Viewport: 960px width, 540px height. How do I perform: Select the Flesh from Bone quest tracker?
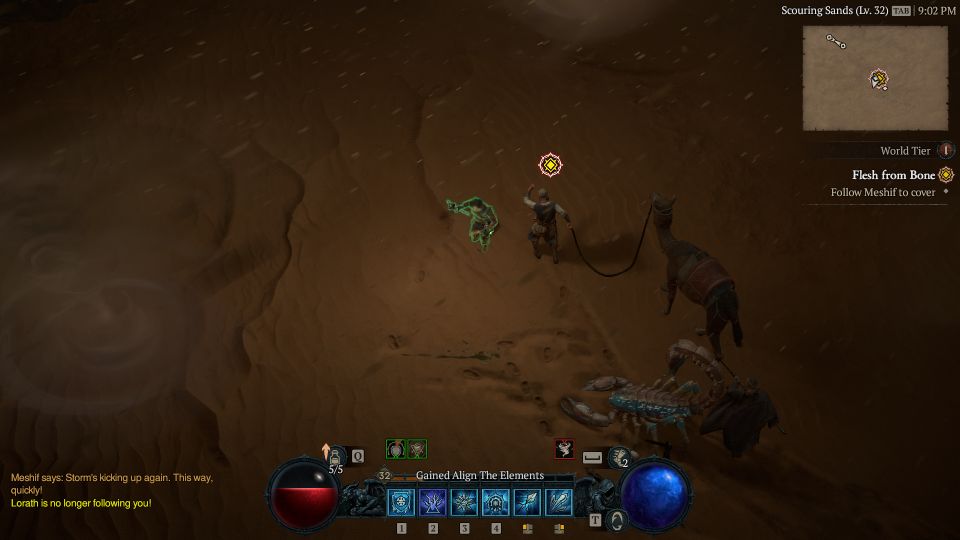tap(893, 175)
